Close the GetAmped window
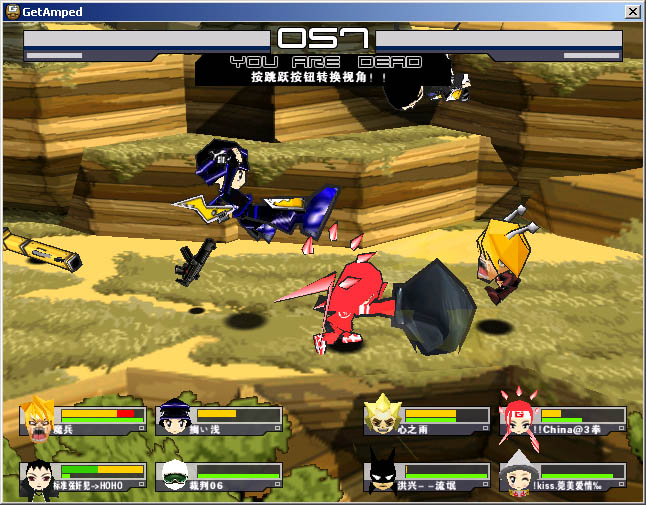This screenshot has height=505, width=646. 632,11
